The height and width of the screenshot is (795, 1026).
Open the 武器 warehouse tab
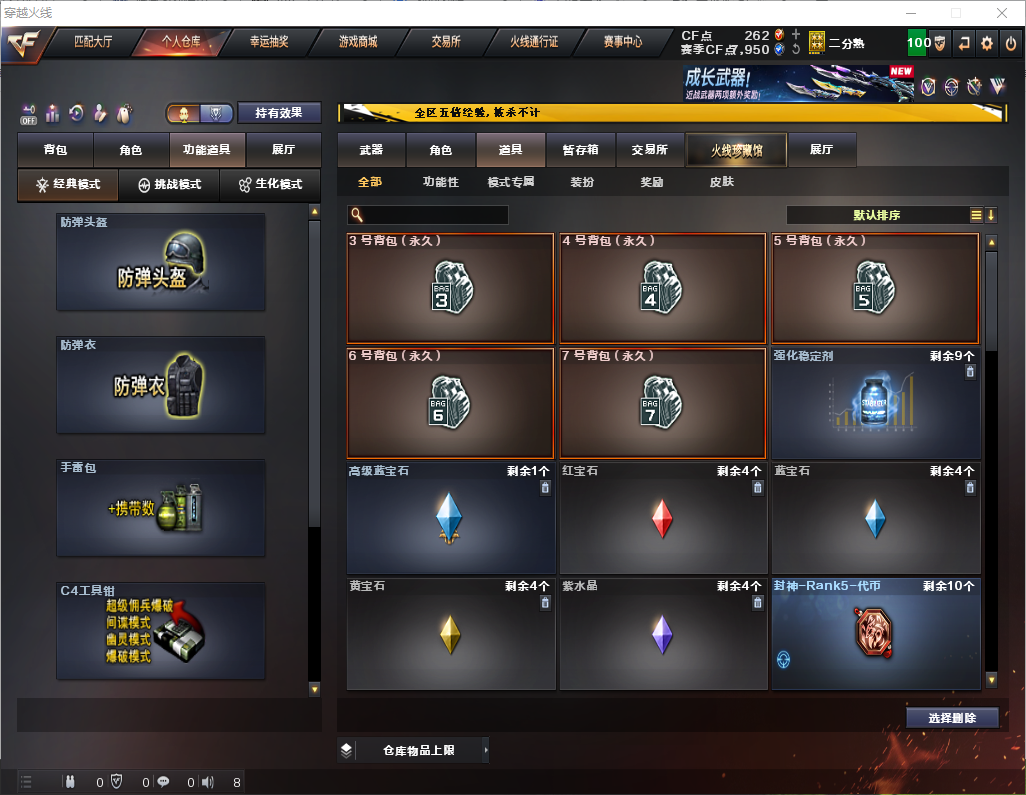pyautogui.click(x=371, y=150)
